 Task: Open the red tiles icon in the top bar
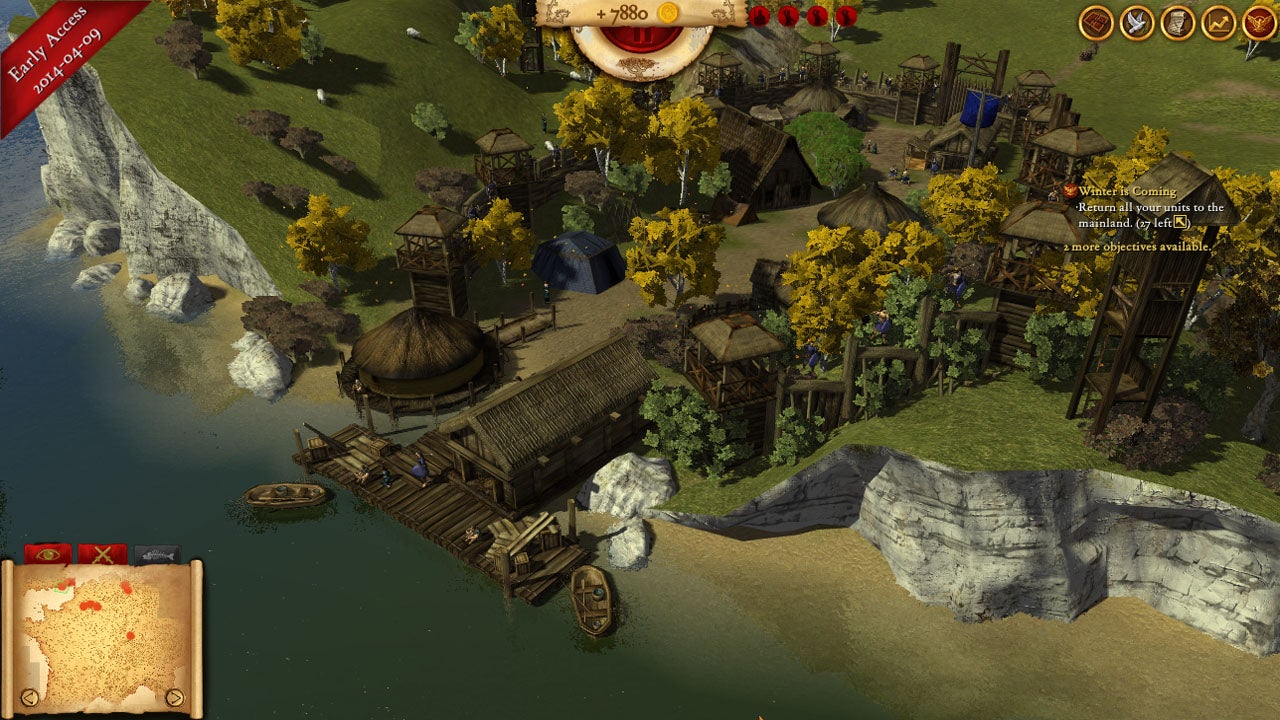pos(1096,23)
